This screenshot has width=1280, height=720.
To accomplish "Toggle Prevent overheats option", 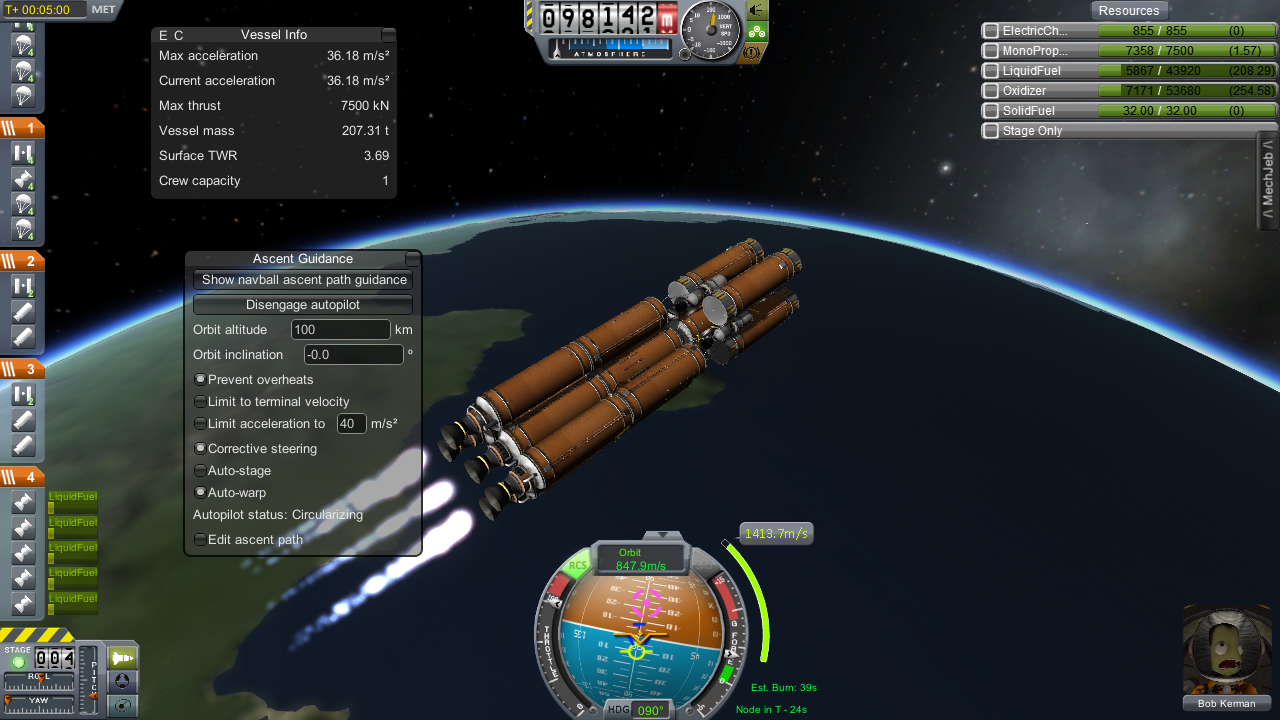I will click(x=200, y=380).
